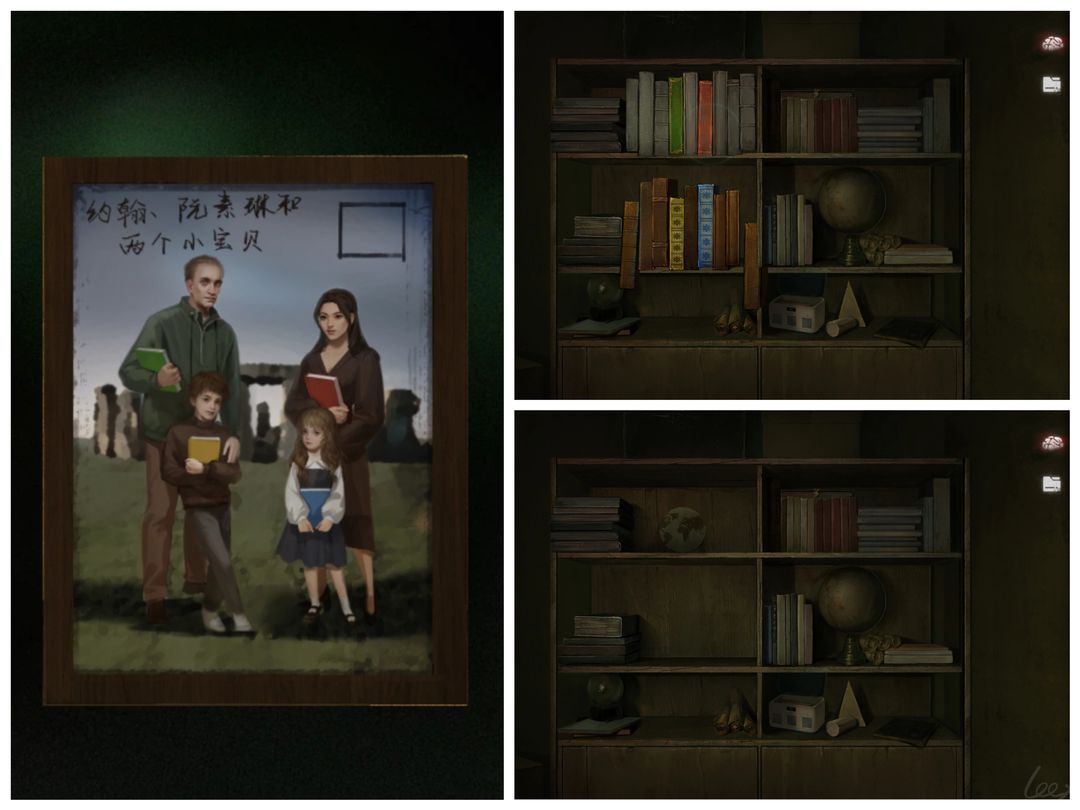
Task: Select the folder icon beside the emptied bookshelf
Action: coord(1051,484)
